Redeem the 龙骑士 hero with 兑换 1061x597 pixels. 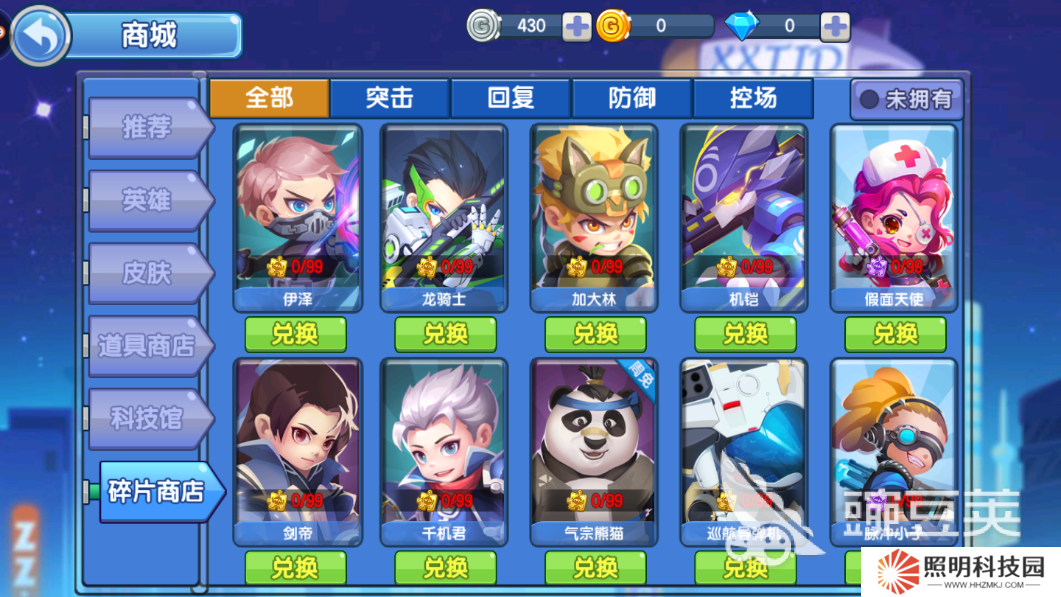(x=446, y=334)
